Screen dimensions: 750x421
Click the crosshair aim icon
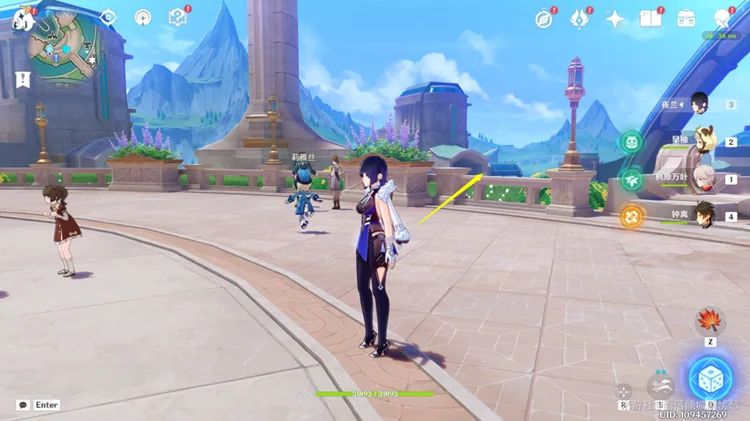623,392
